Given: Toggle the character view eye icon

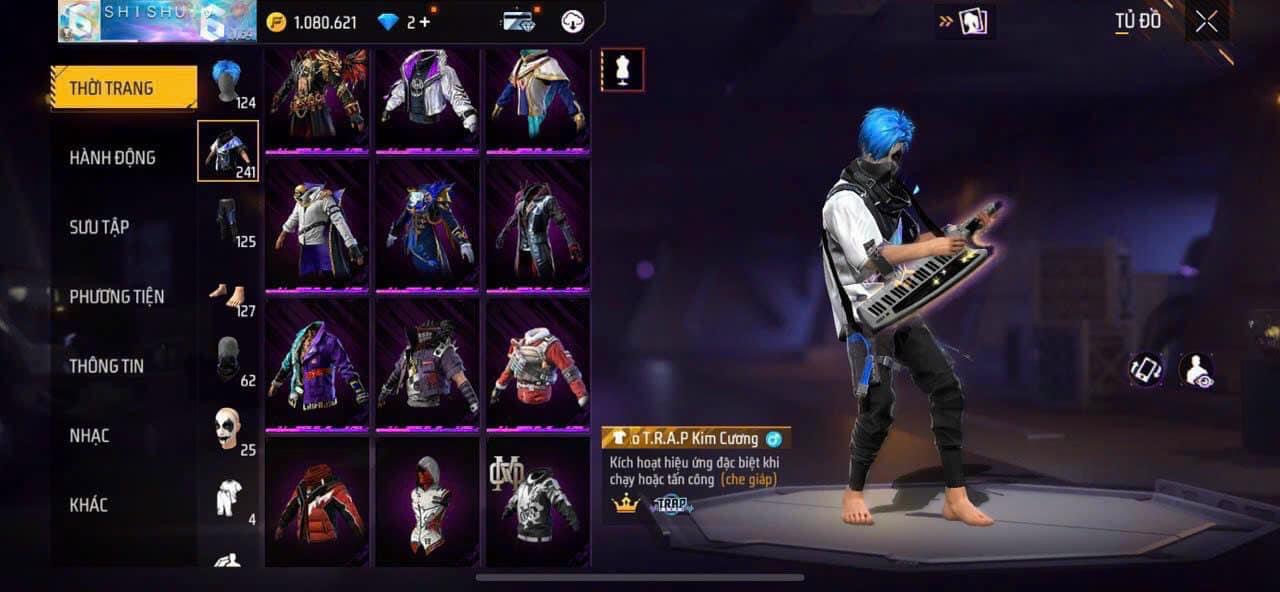Looking at the screenshot, I should coord(1195,370).
